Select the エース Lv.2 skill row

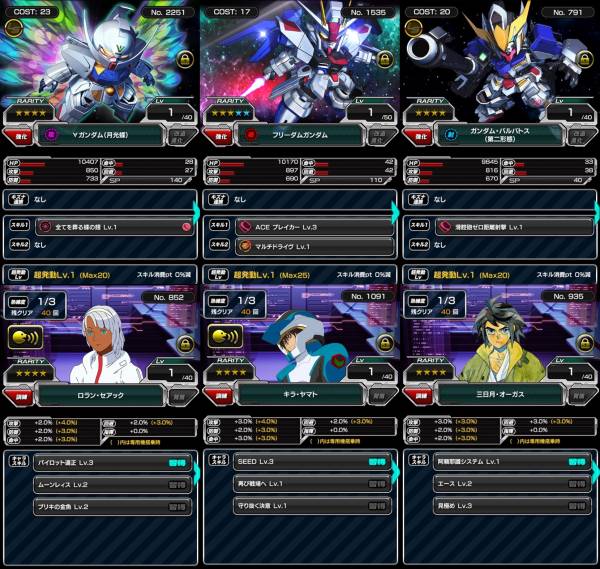[500, 484]
